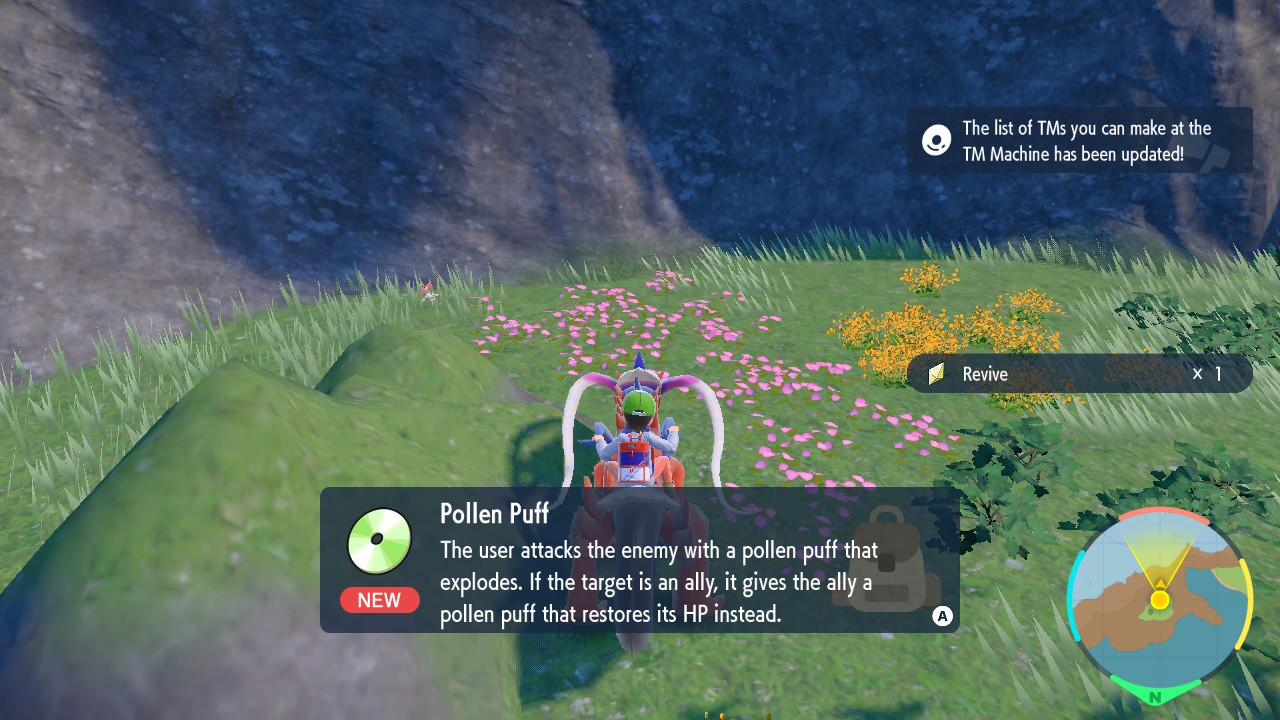Open the TM Machine list updated notification
1280x720 pixels.
[1079, 141]
